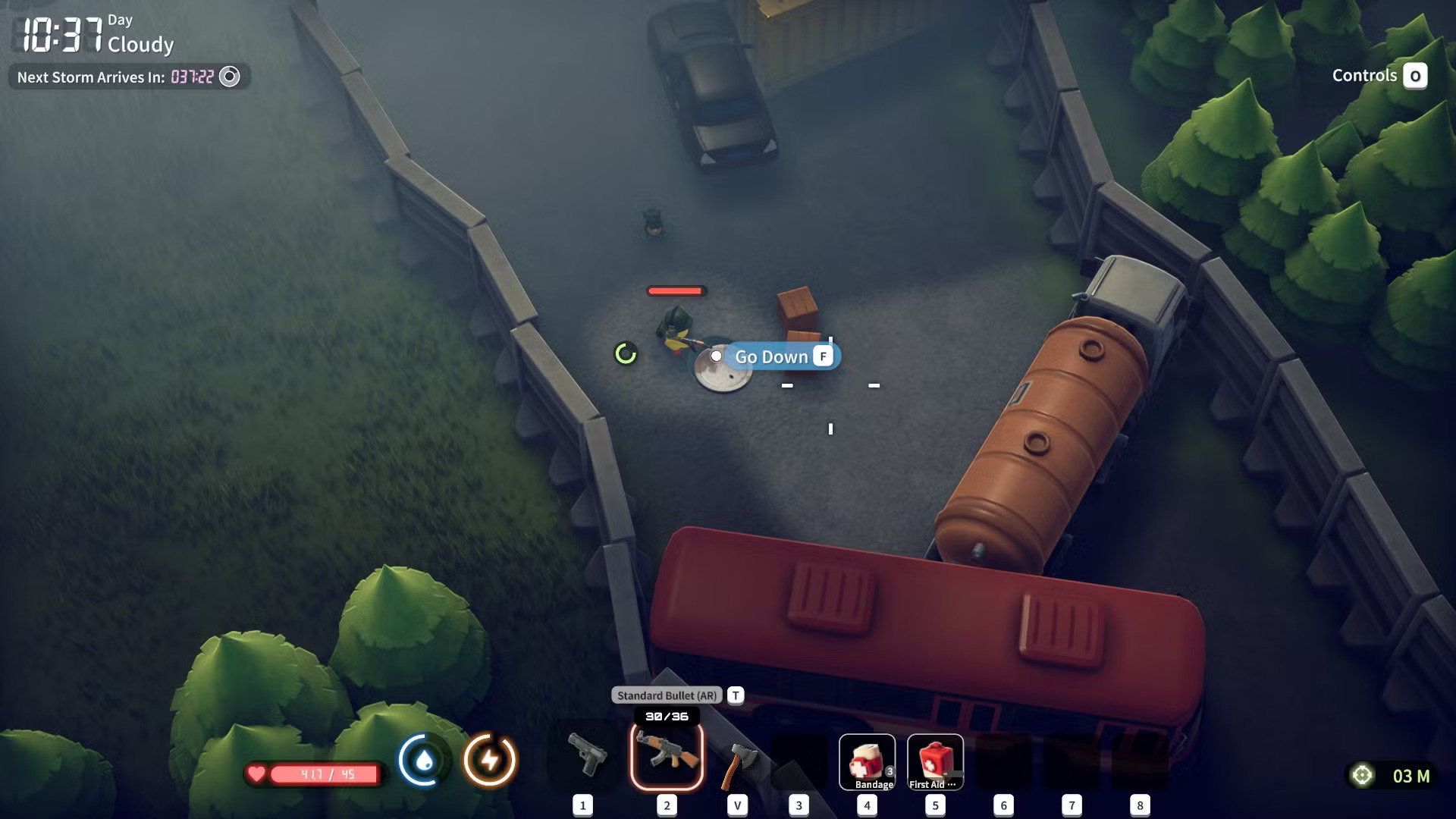Click the Next Storm Arrives In countdown
Screen dimensions: 1456x819
point(91,77)
